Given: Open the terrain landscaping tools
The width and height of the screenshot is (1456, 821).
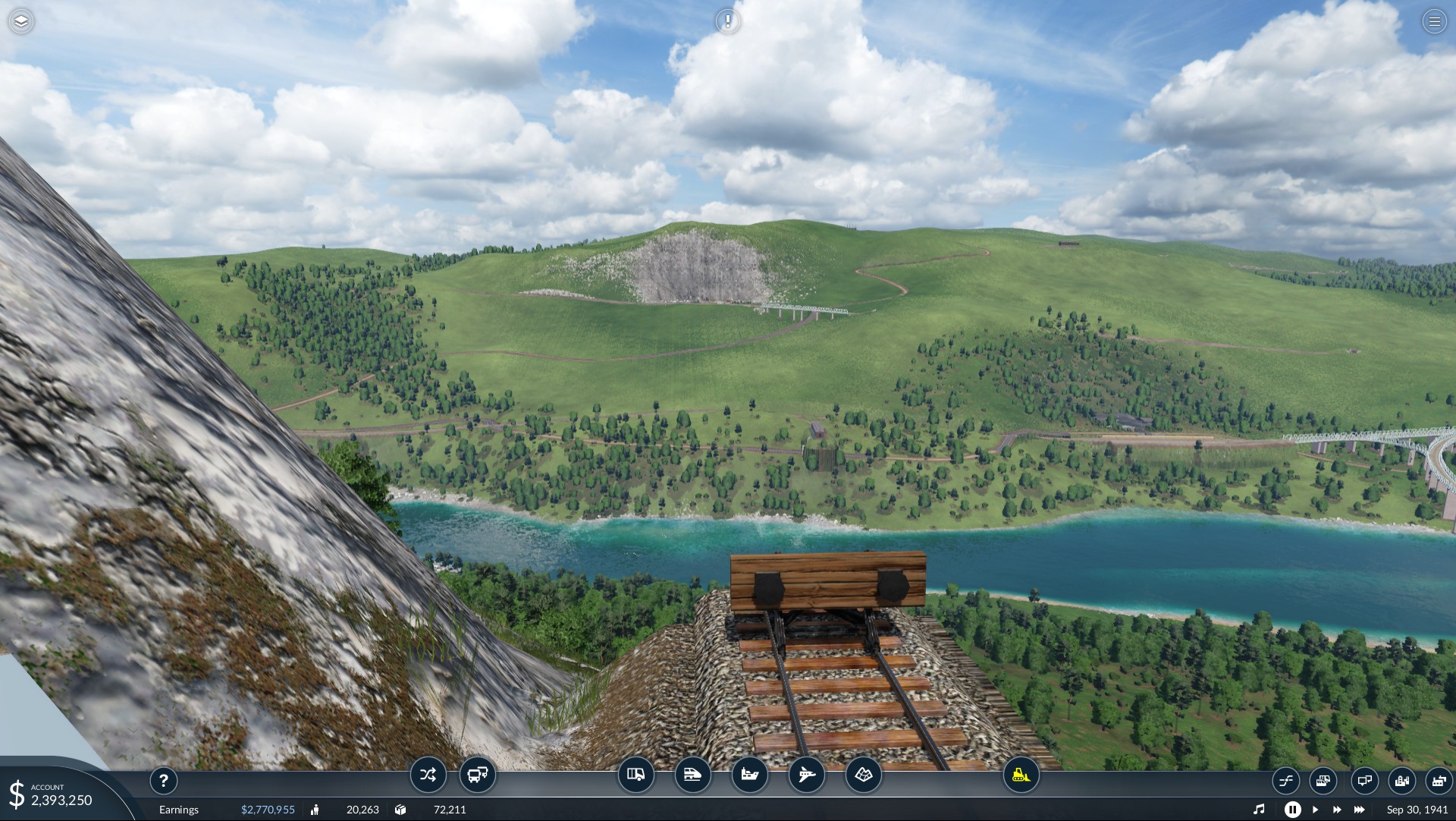Looking at the screenshot, I should [864, 775].
